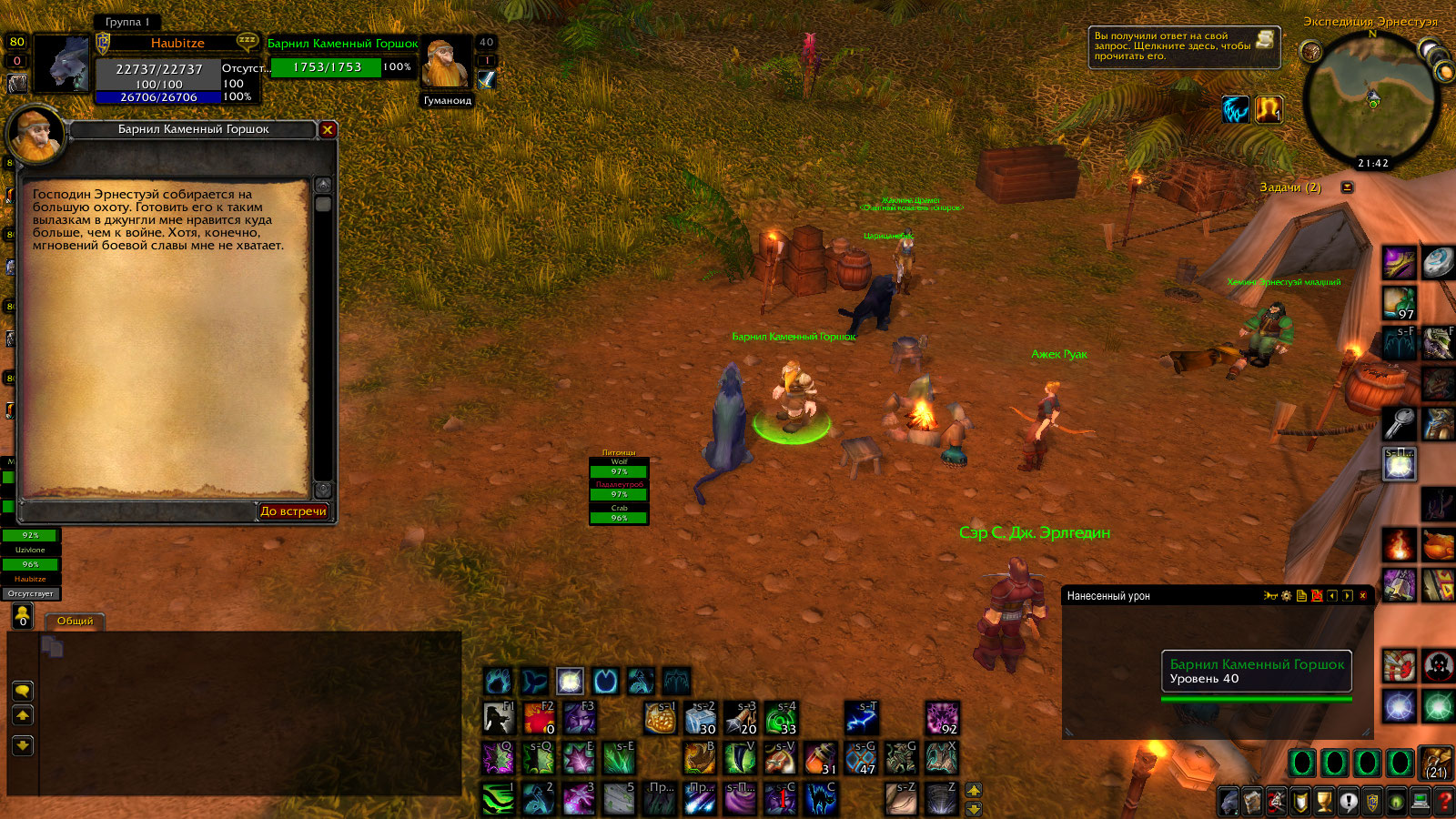Cast the blue lightning ability bound to s-T

[x=861, y=718]
